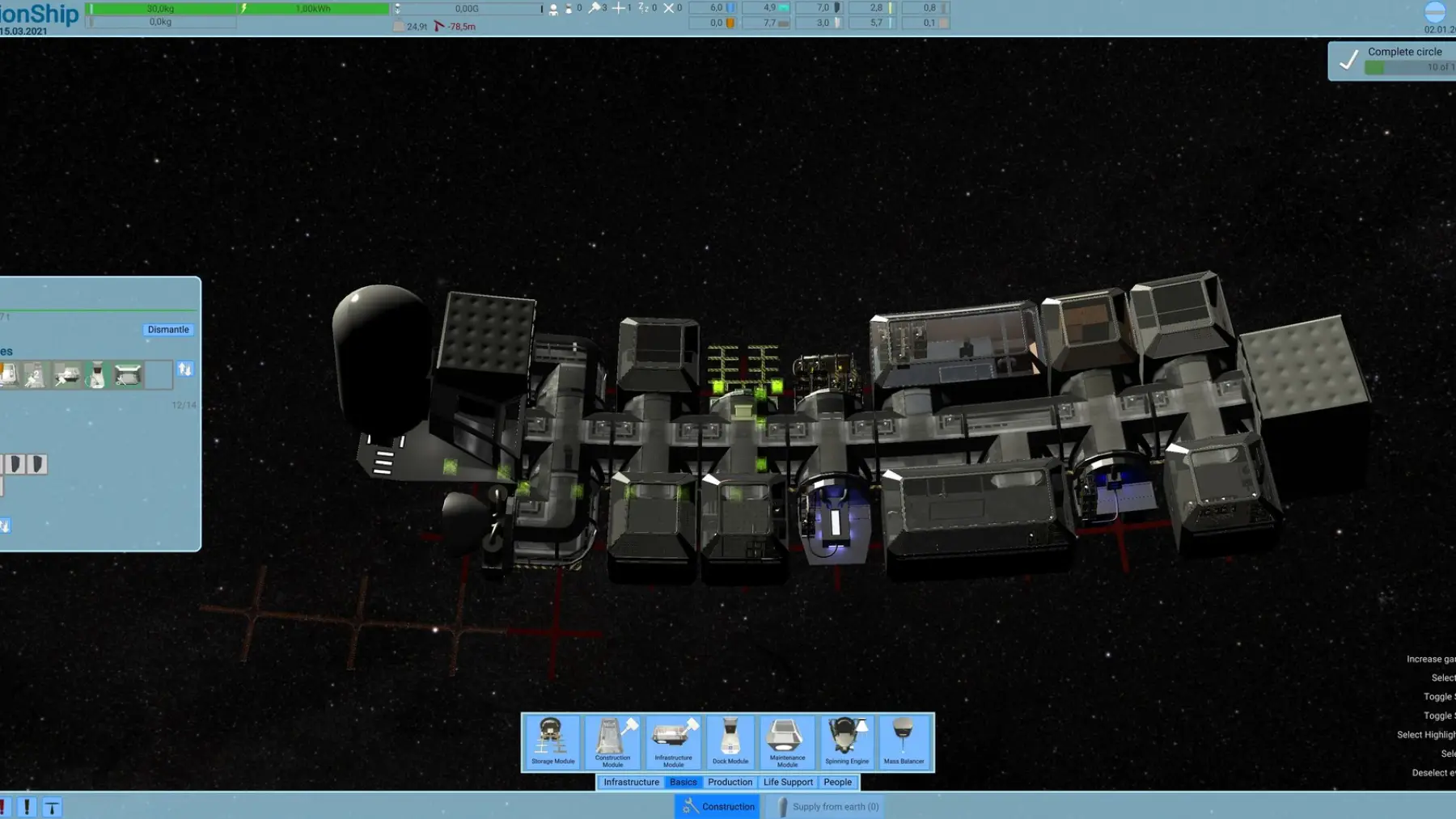Select the Dock Module build item
This screenshot has height=819, width=1456.
click(x=730, y=741)
